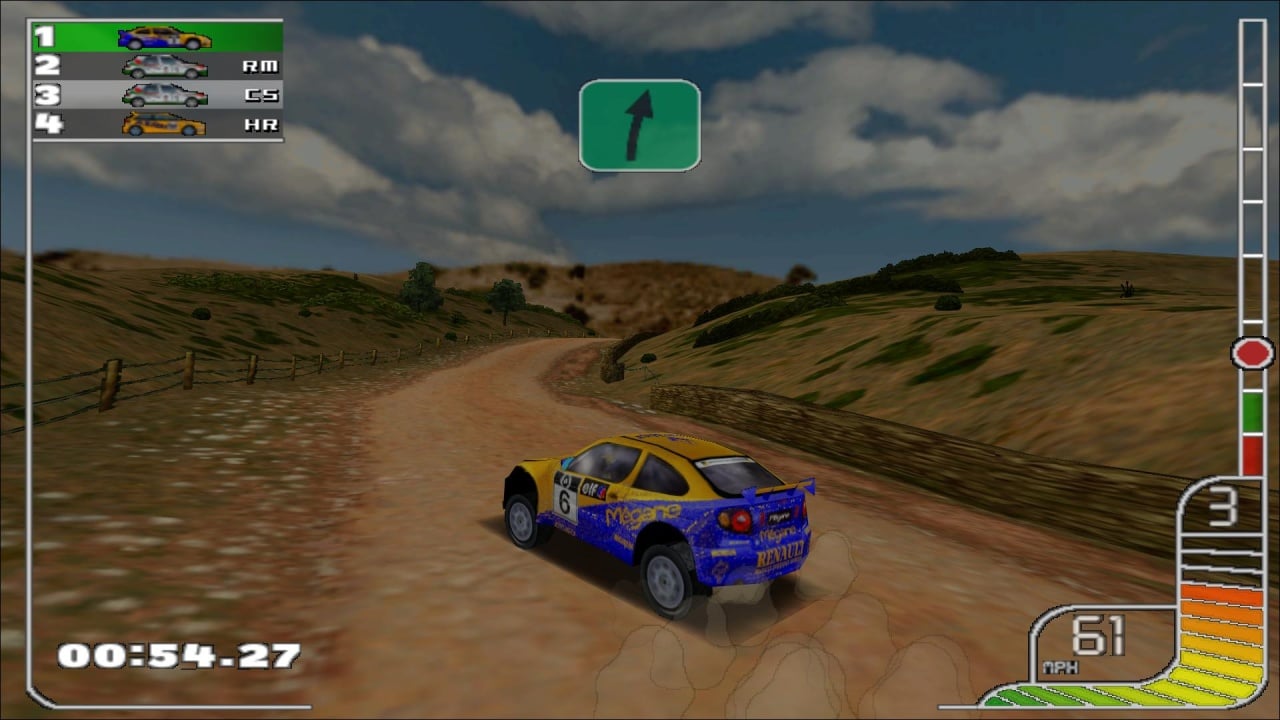The width and height of the screenshot is (1280, 720).
Task: Select the first-place row in standings
Action: [157, 38]
